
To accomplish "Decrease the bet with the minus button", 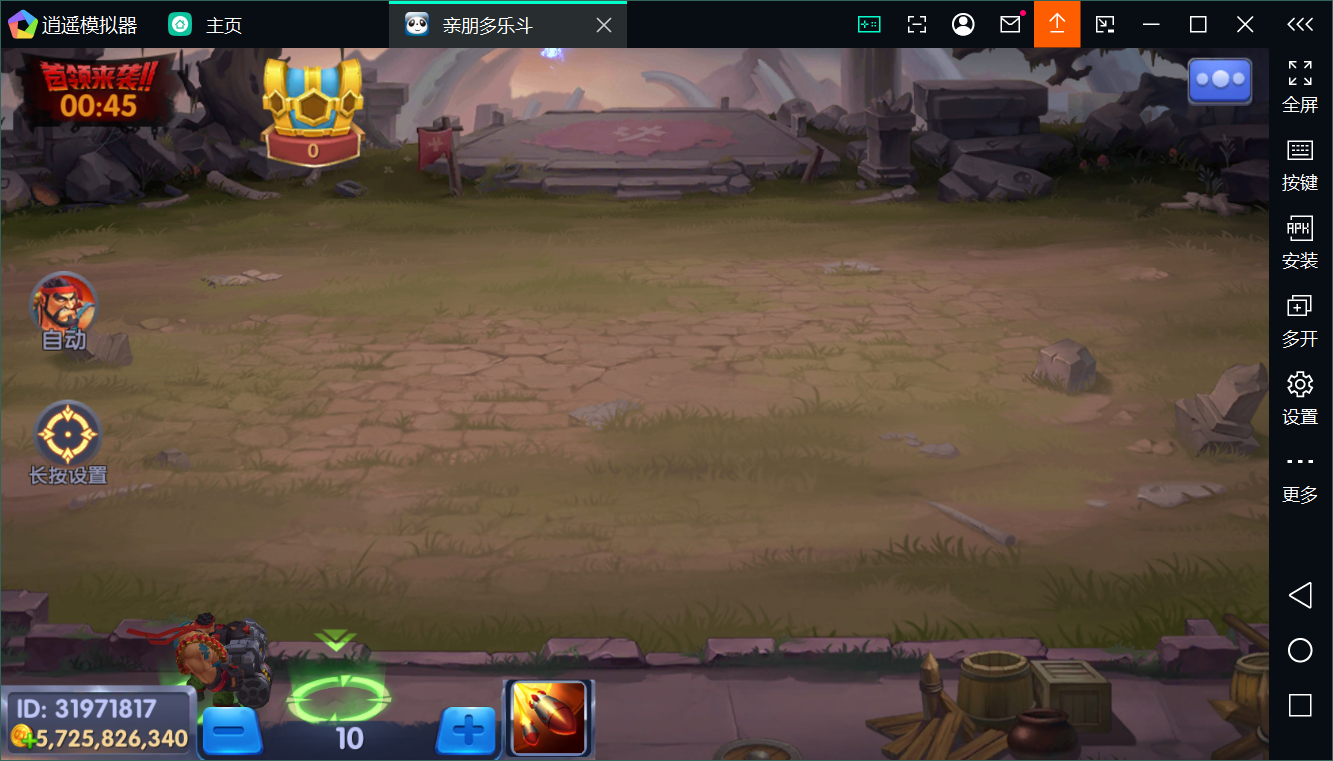I will tap(232, 732).
